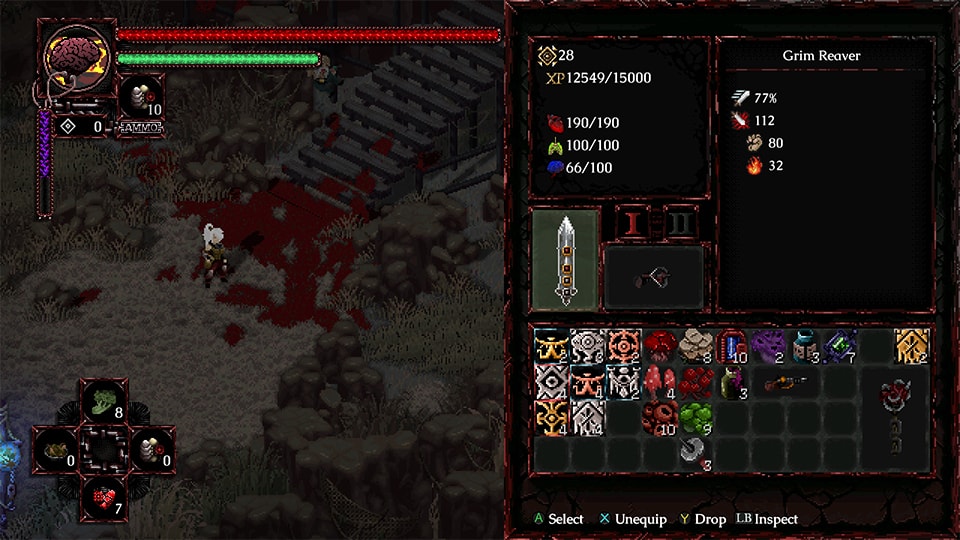Viewport: 960px width, 540px height.
Task: Pick the dark red mushroom in inventory
Action: pos(660,344)
